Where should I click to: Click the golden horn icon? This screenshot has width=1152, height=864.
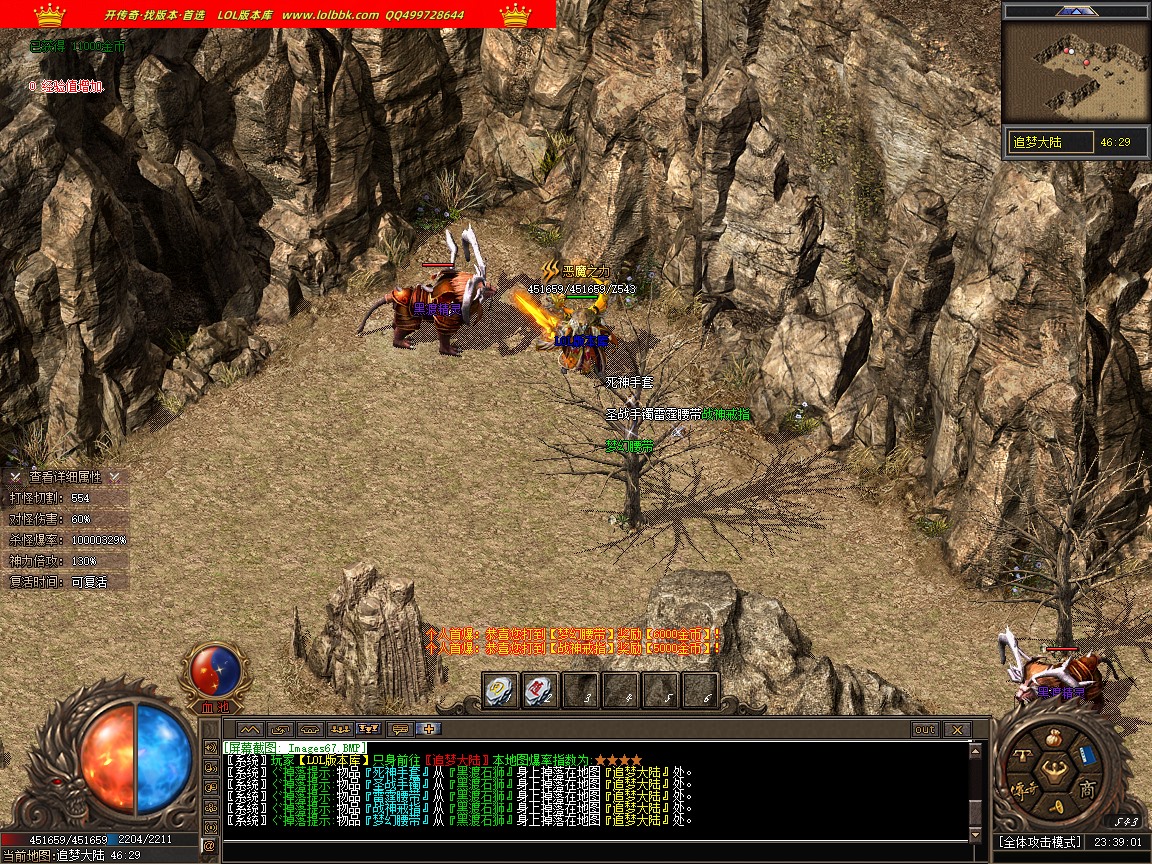point(1056,807)
